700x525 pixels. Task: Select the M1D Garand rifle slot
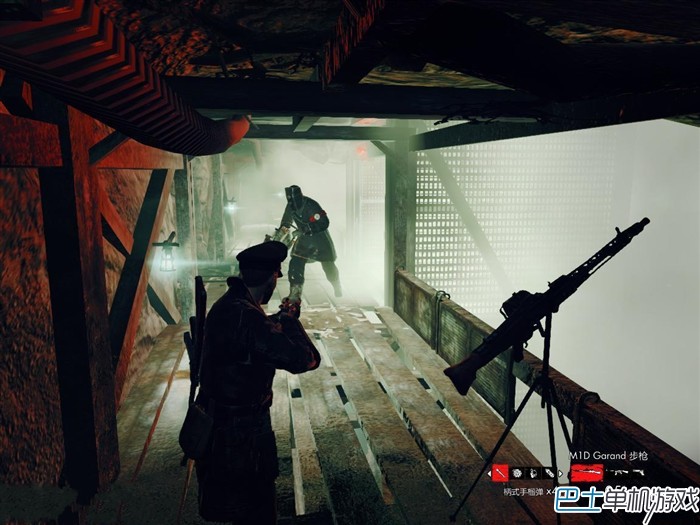586,472
